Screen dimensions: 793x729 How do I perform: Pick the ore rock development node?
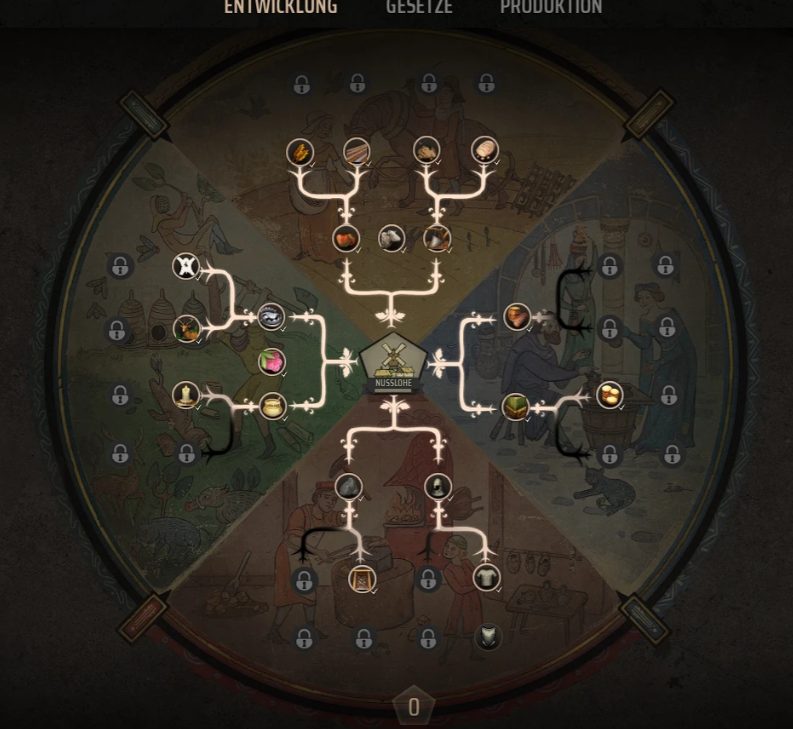348,487
